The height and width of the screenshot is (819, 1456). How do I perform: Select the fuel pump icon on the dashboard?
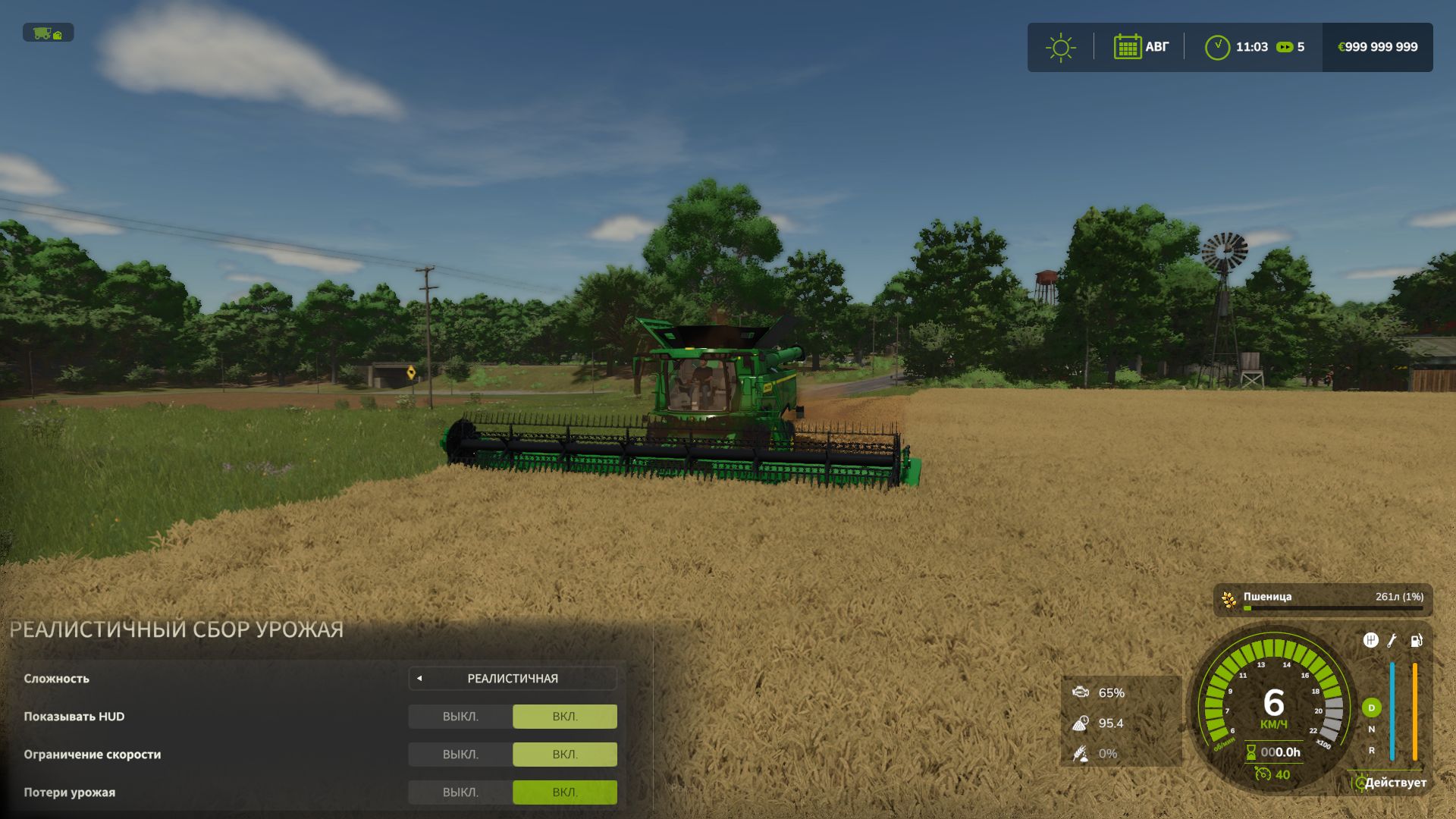1417,640
